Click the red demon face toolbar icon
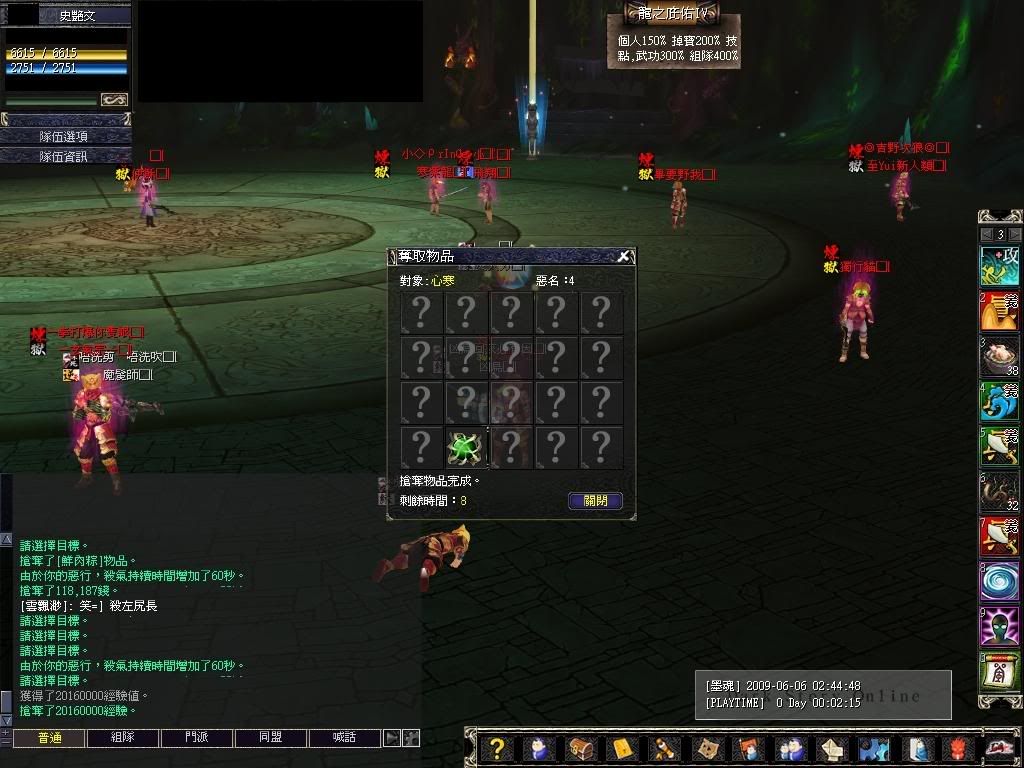The width and height of the screenshot is (1024, 768). pos(957,748)
